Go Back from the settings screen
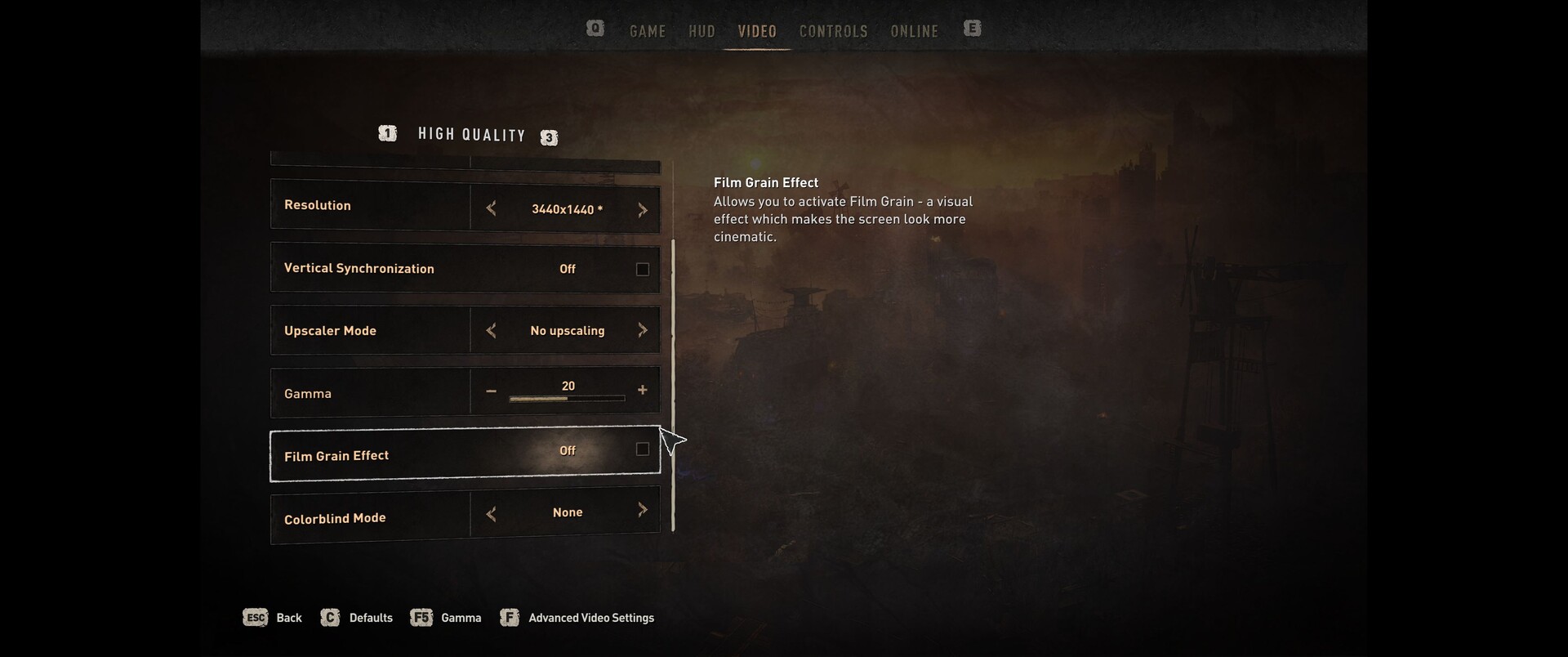This screenshot has width=1568, height=657. [273, 618]
